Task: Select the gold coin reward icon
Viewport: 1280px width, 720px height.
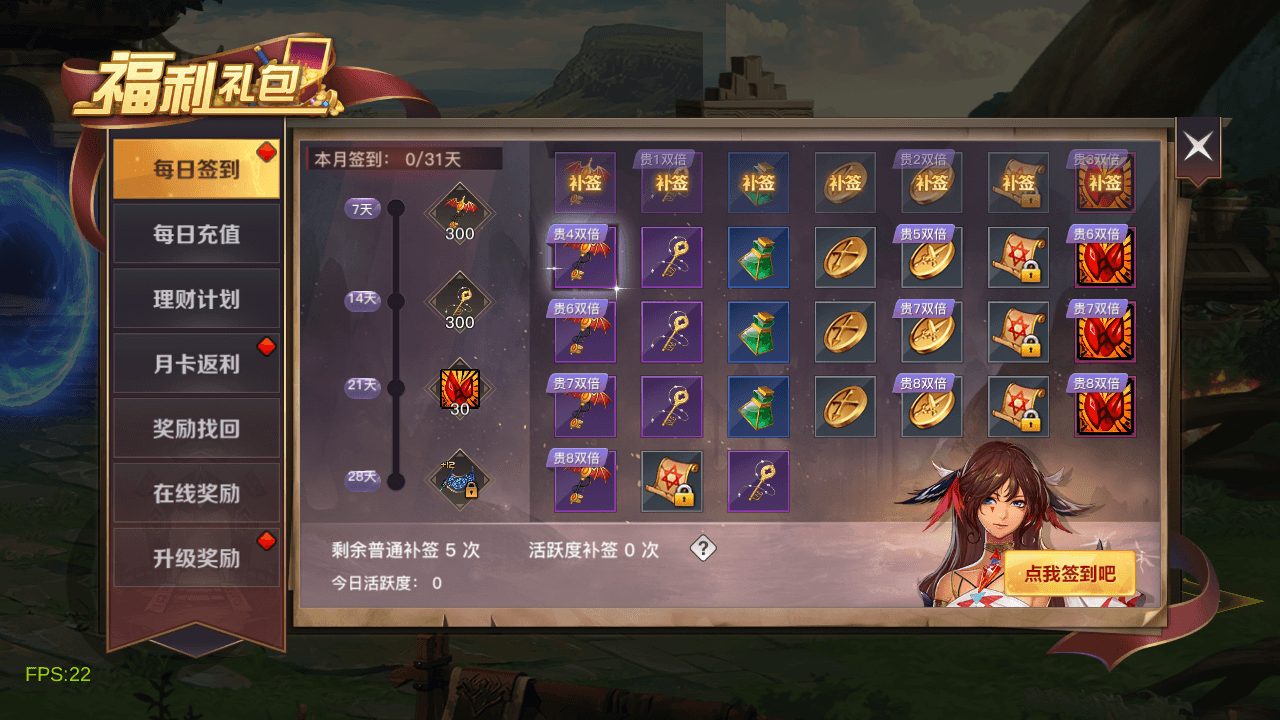Action: (x=845, y=257)
